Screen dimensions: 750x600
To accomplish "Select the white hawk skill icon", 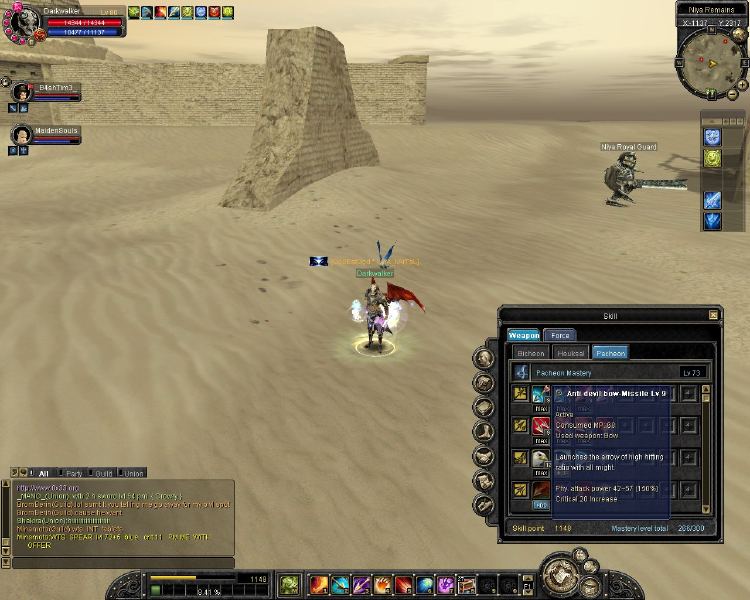I will [x=541, y=458].
